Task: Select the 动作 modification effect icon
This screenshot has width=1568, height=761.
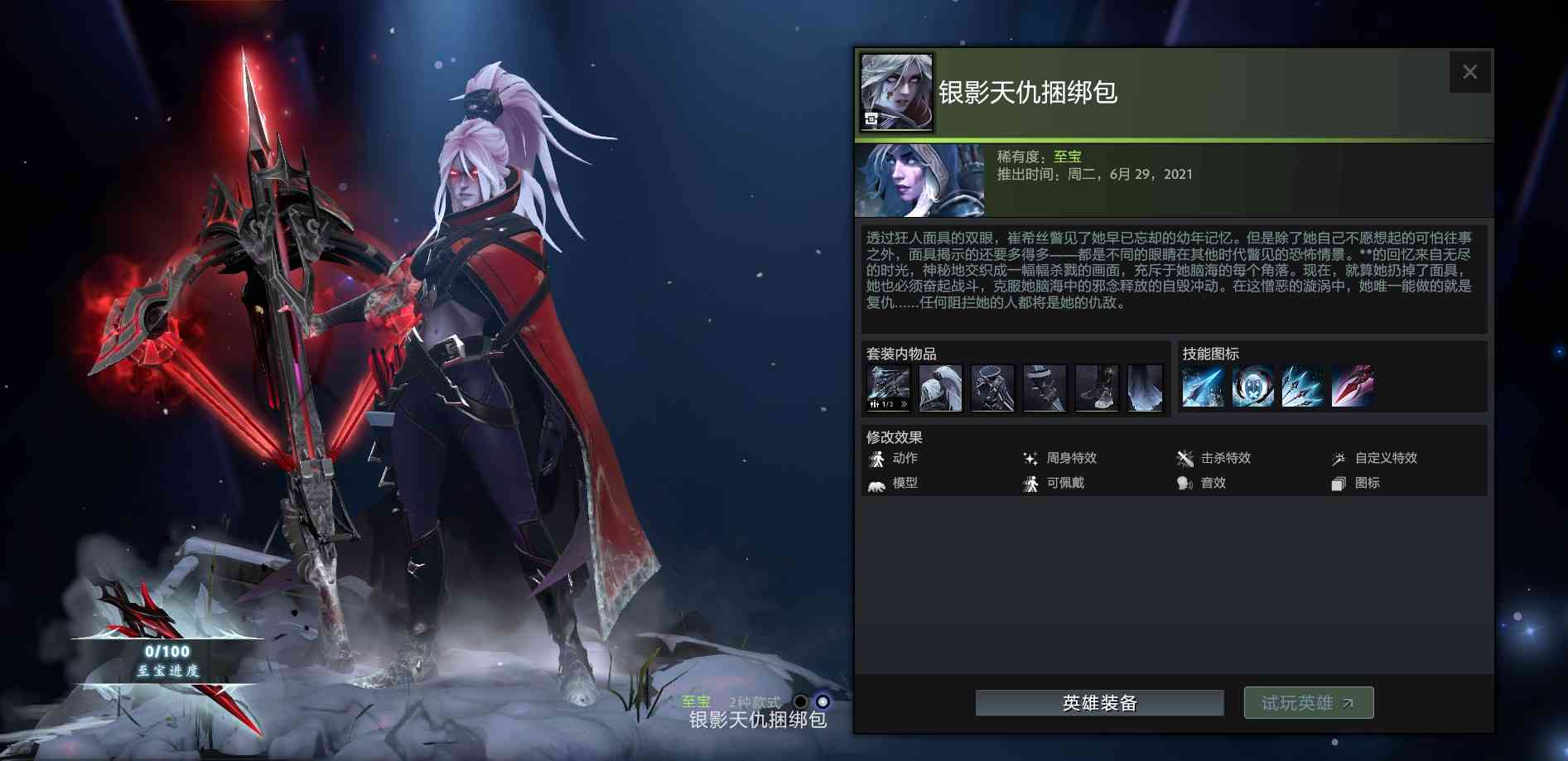Action: (876, 459)
